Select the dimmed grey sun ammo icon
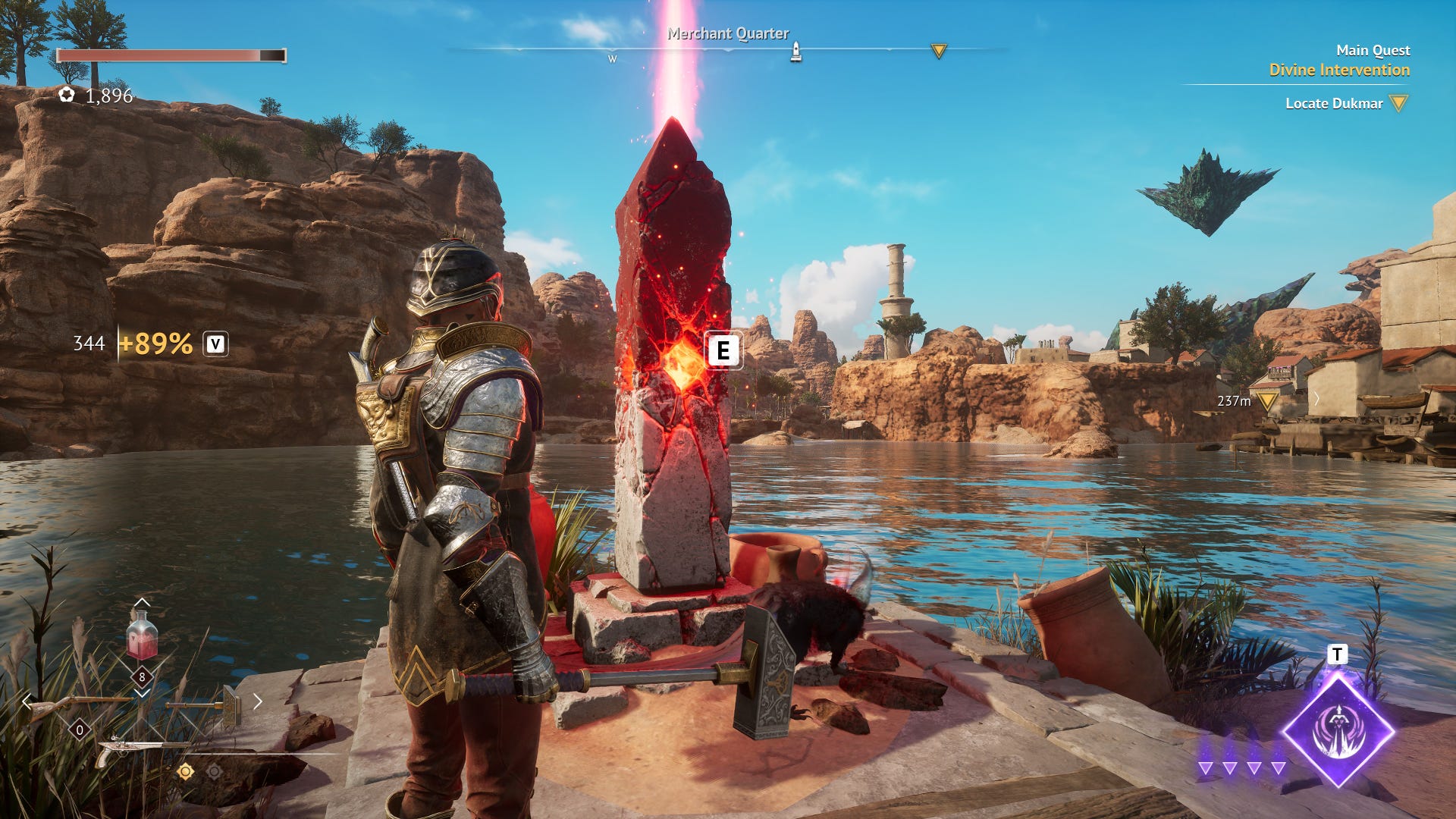This screenshot has height=819, width=1456. pyautogui.click(x=215, y=772)
